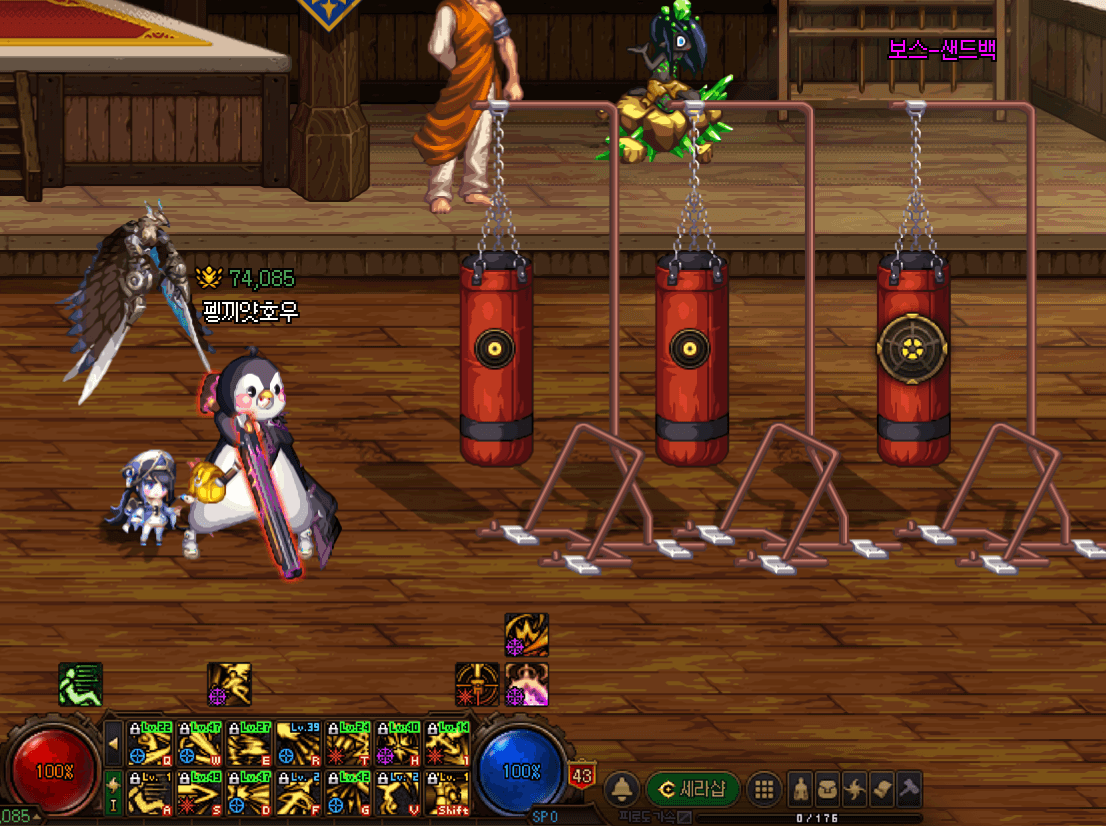Open the 세라샵 cash shop
The width and height of the screenshot is (1106, 826).
[x=693, y=789]
